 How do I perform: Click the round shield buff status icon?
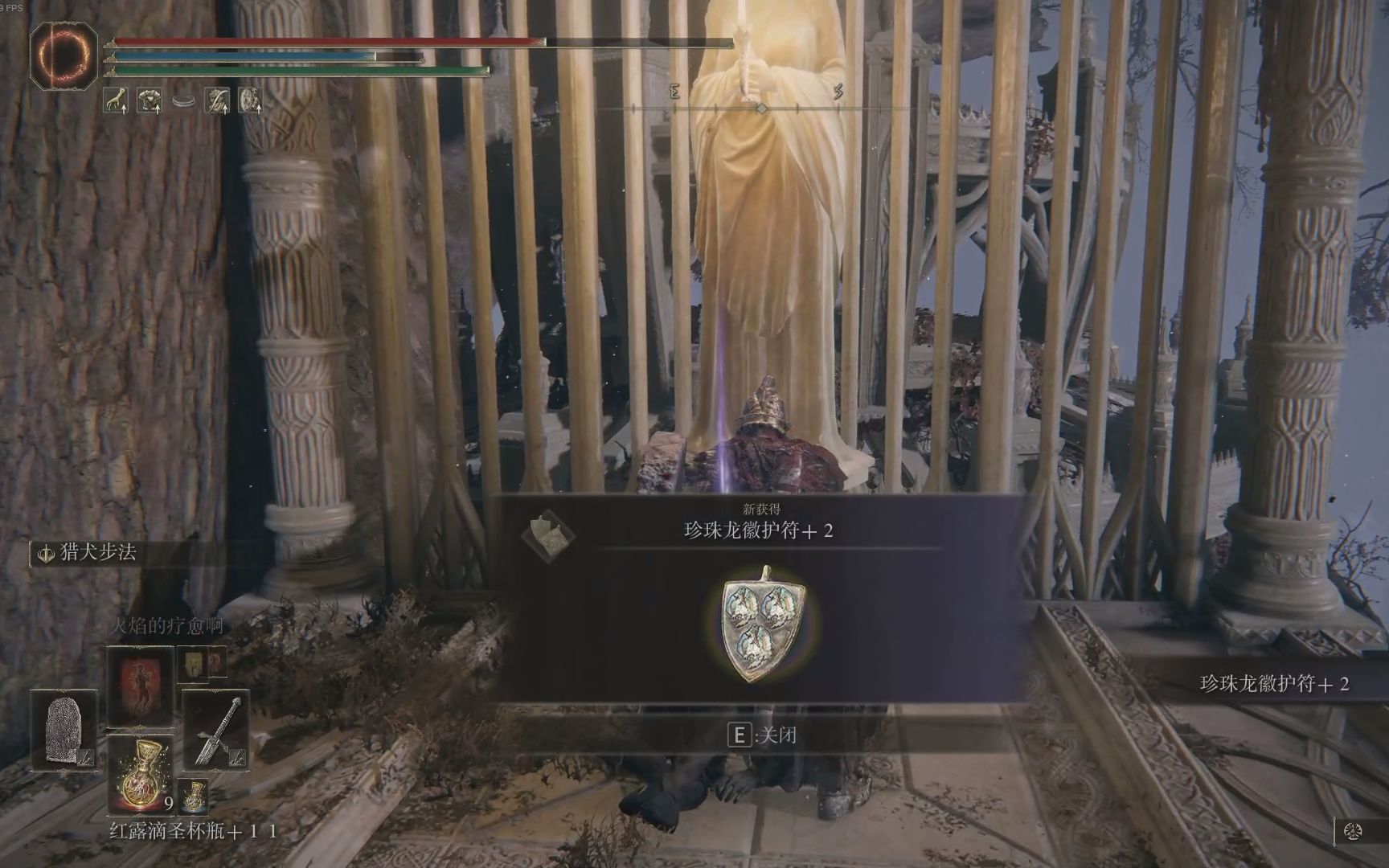[x=251, y=100]
